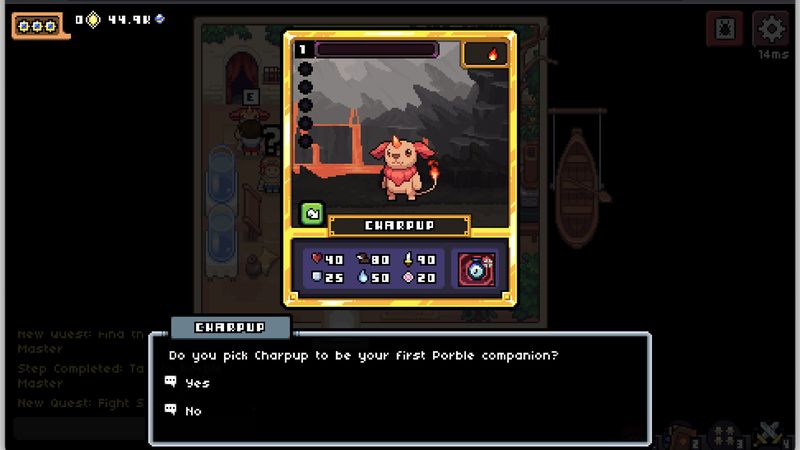Choose Yes to pick Charpup
The image size is (800, 450).
point(197,383)
